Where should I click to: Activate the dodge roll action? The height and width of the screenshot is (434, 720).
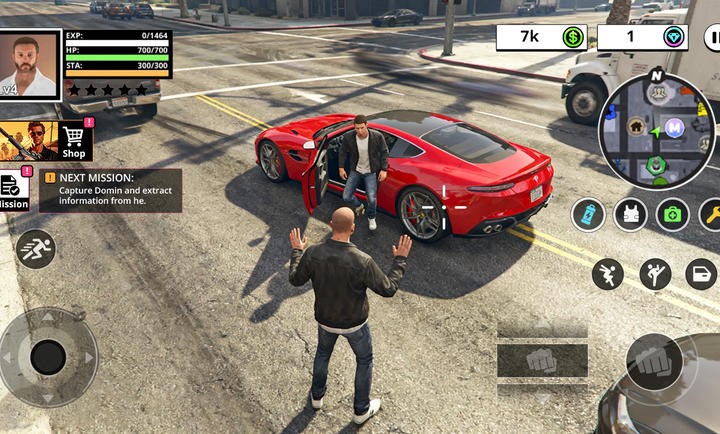click(607, 274)
